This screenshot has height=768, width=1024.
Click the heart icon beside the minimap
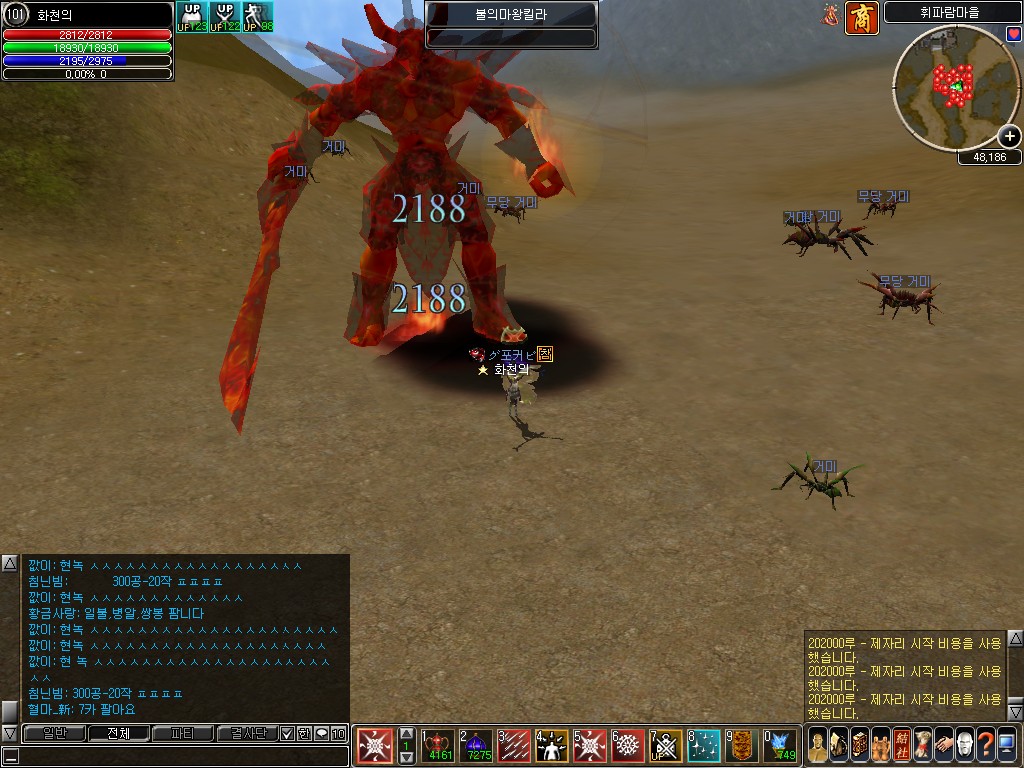[x=1013, y=34]
